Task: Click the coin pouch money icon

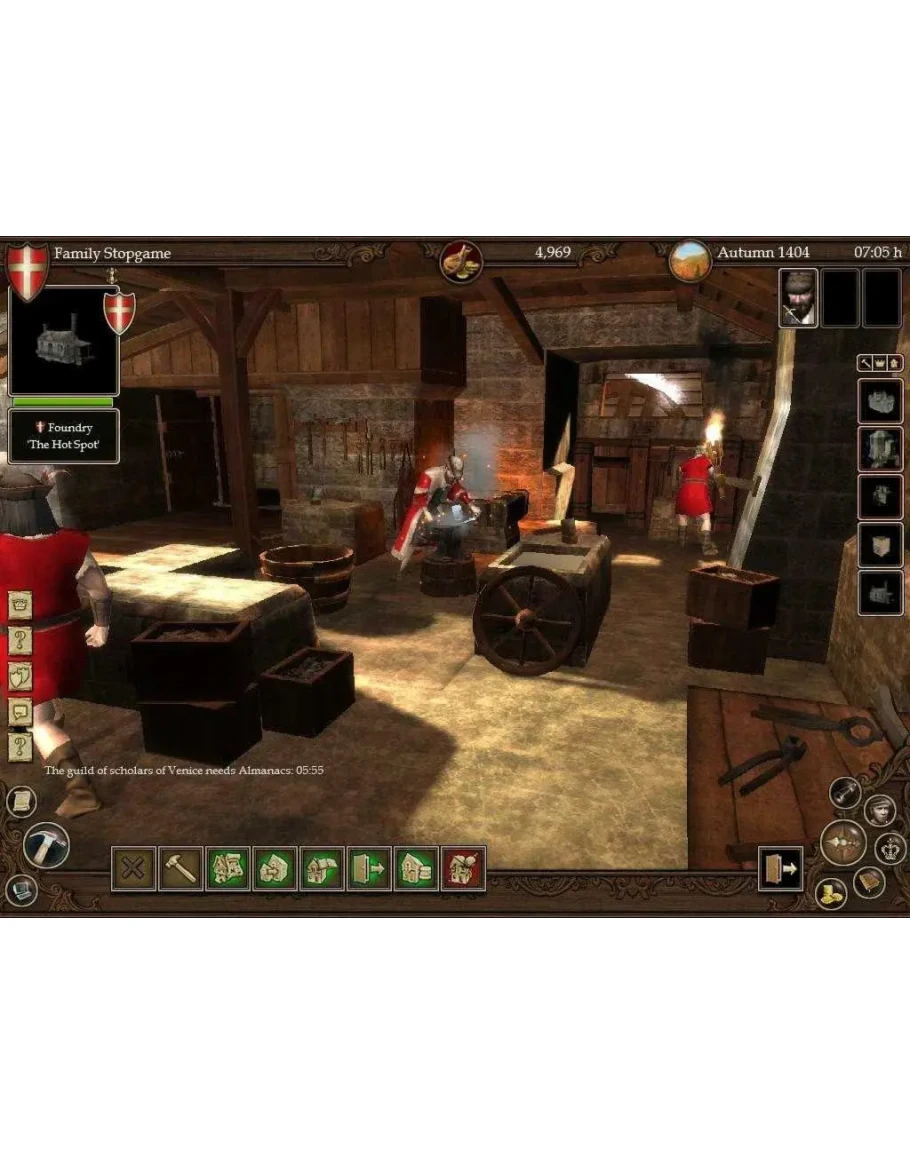Action: click(x=462, y=263)
